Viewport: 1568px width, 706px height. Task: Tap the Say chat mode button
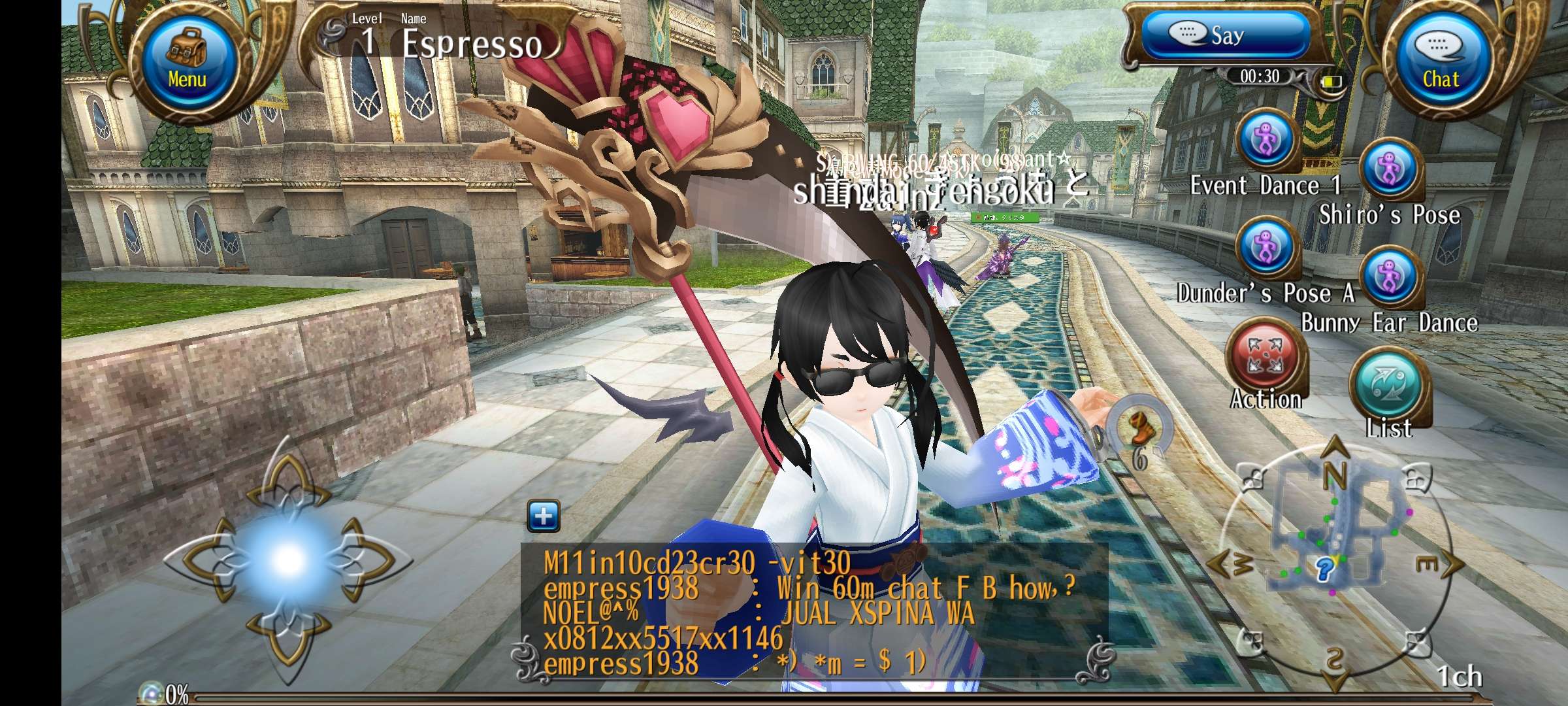pos(1225,35)
